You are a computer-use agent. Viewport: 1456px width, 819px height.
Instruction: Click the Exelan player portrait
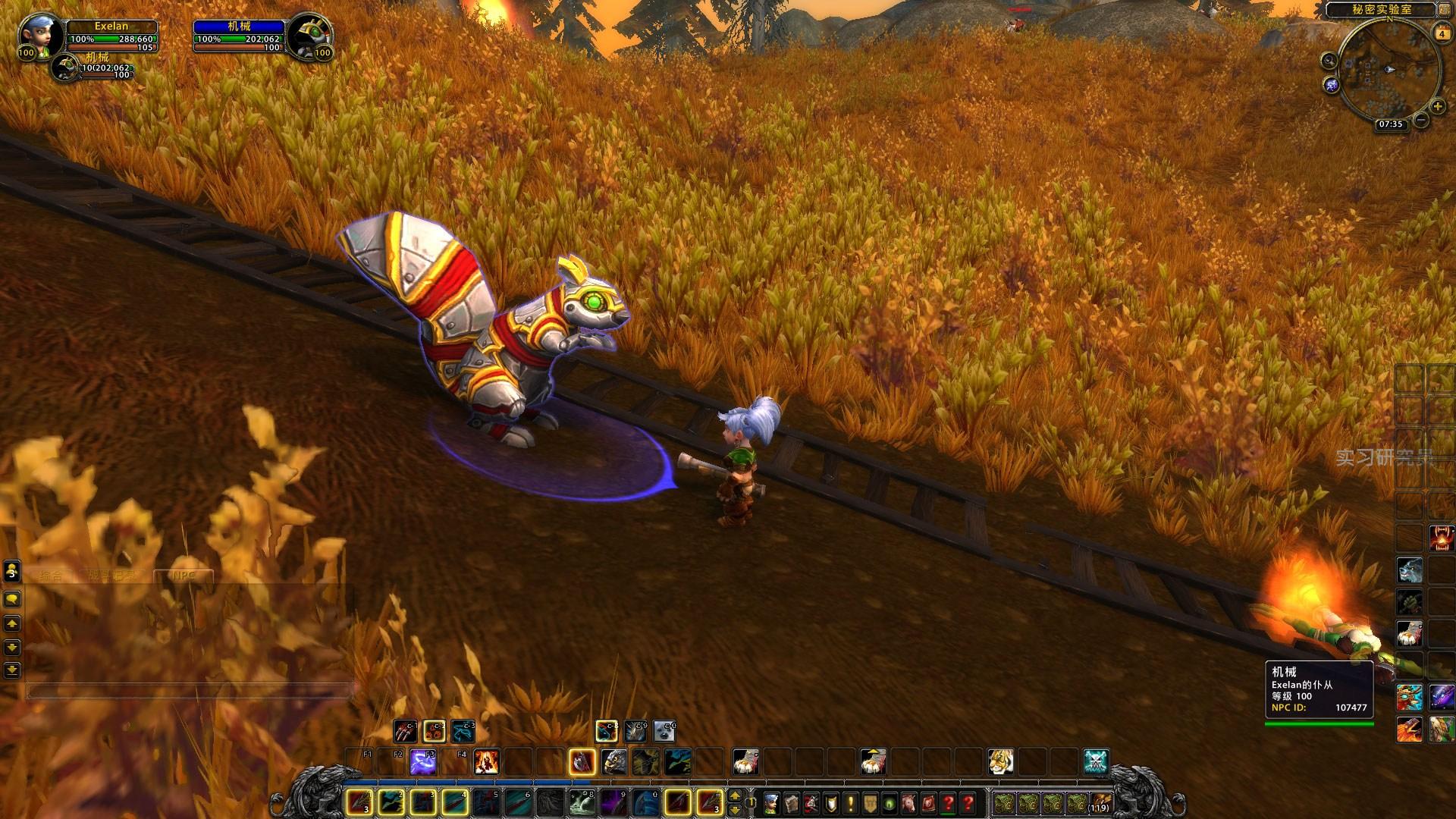(36, 36)
